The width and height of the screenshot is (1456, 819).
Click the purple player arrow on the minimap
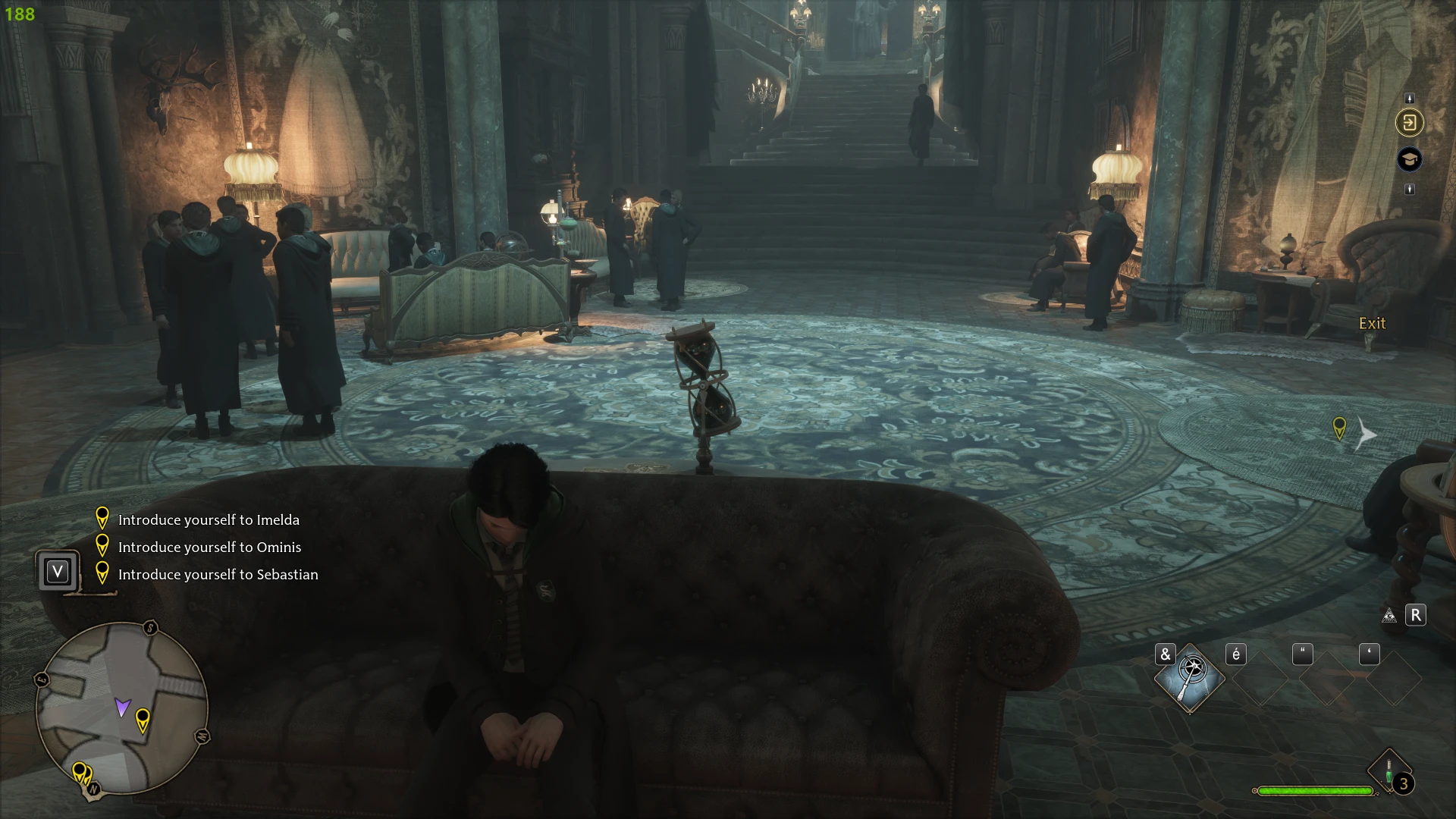point(122,708)
